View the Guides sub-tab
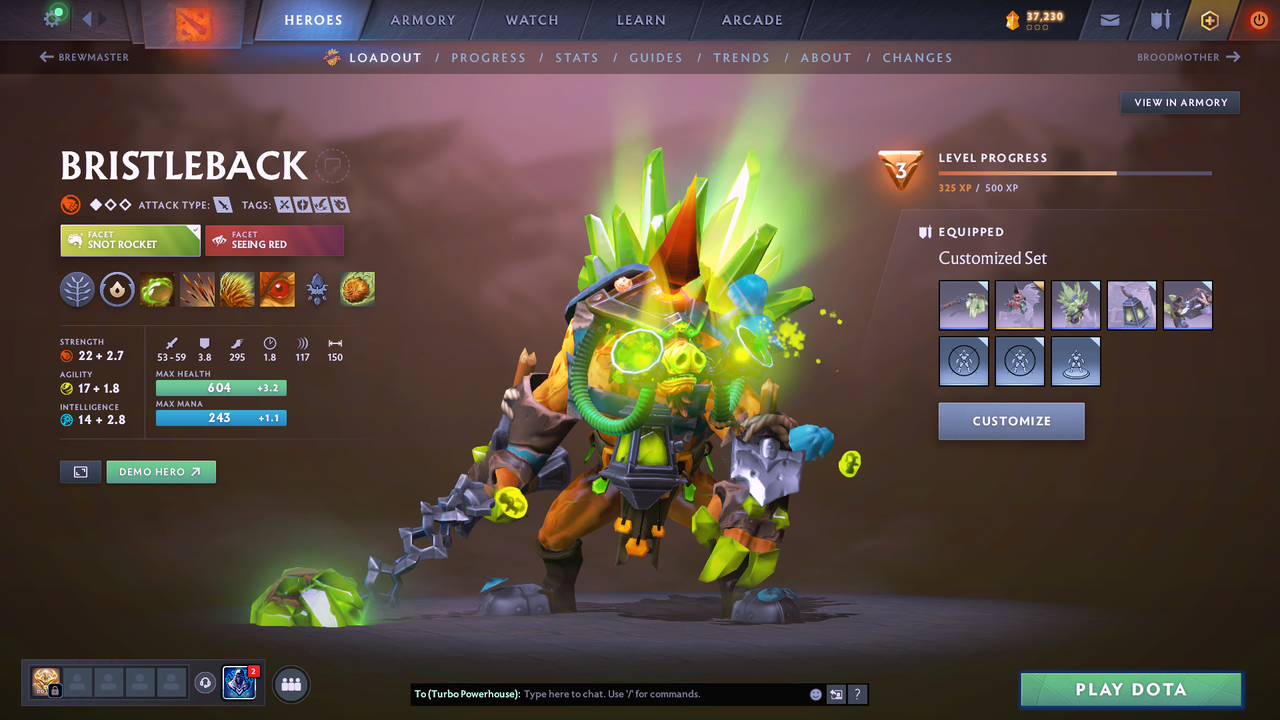 tap(656, 58)
